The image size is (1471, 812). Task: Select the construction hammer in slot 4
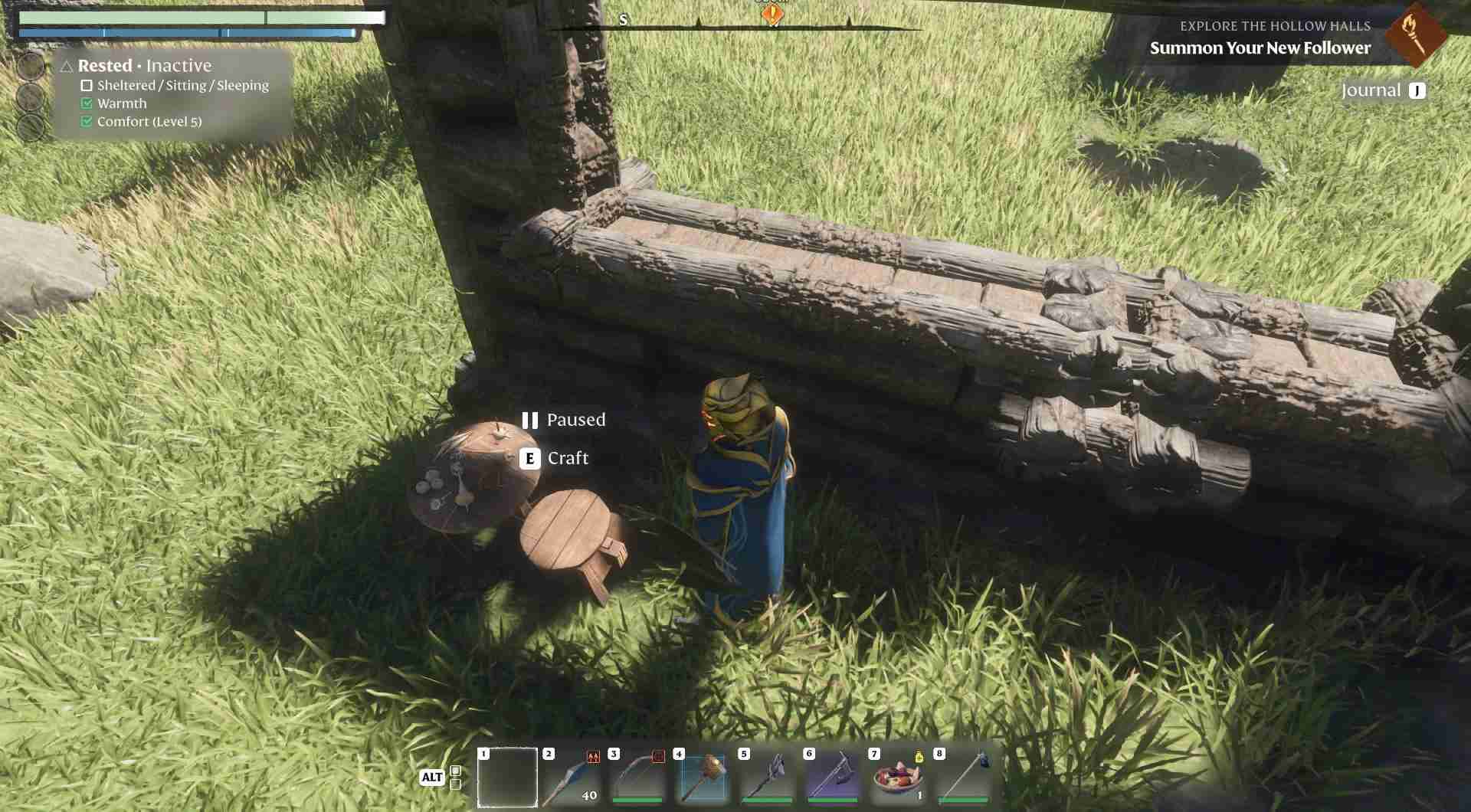(x=703, y=777)
